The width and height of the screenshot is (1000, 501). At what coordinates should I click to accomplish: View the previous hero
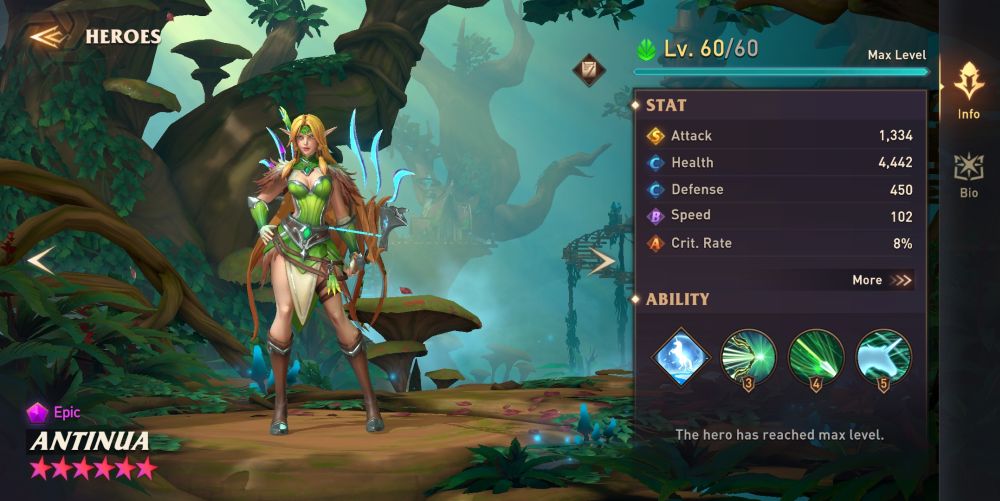point(40,260)
